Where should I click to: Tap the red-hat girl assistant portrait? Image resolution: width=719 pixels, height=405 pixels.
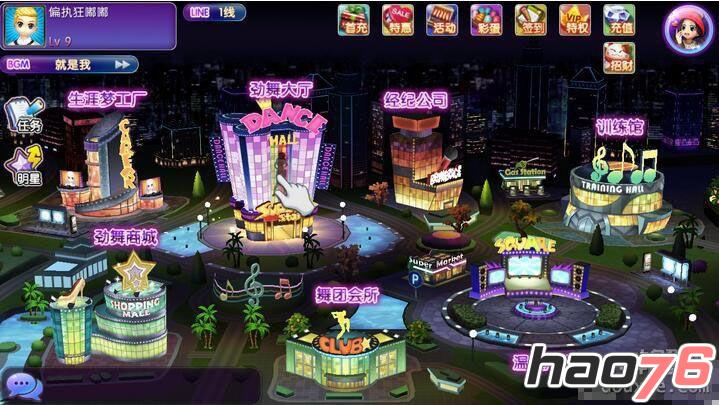[688, 28]
